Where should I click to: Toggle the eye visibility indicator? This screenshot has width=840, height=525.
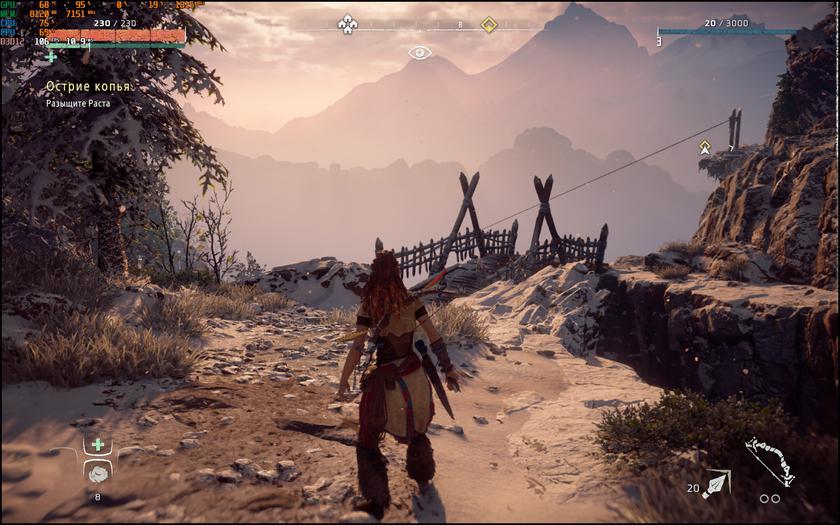click(420, 52)
